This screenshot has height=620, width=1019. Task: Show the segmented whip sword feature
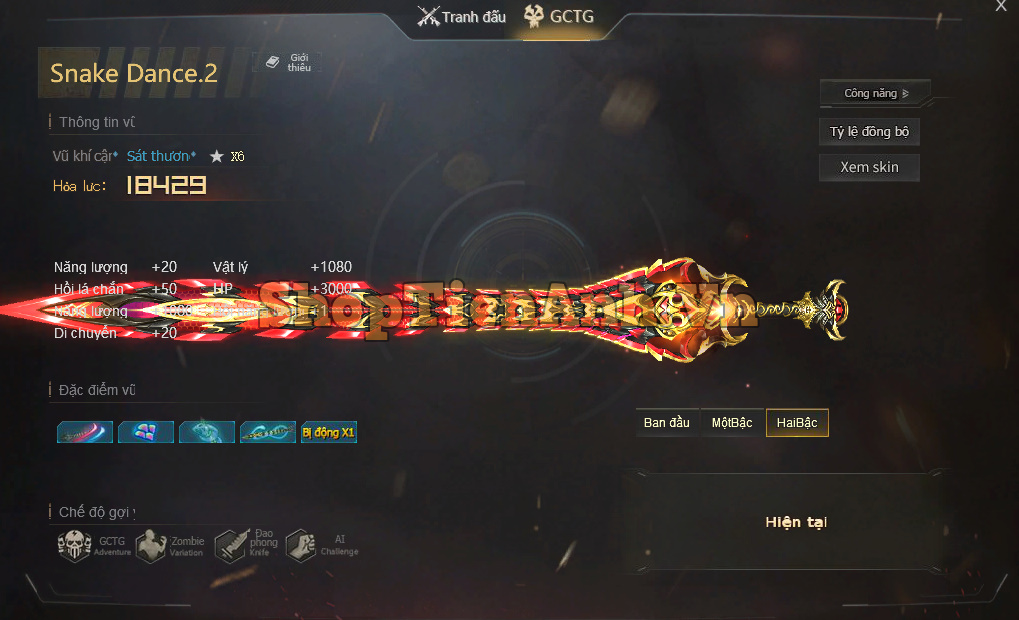click(268, 432)
